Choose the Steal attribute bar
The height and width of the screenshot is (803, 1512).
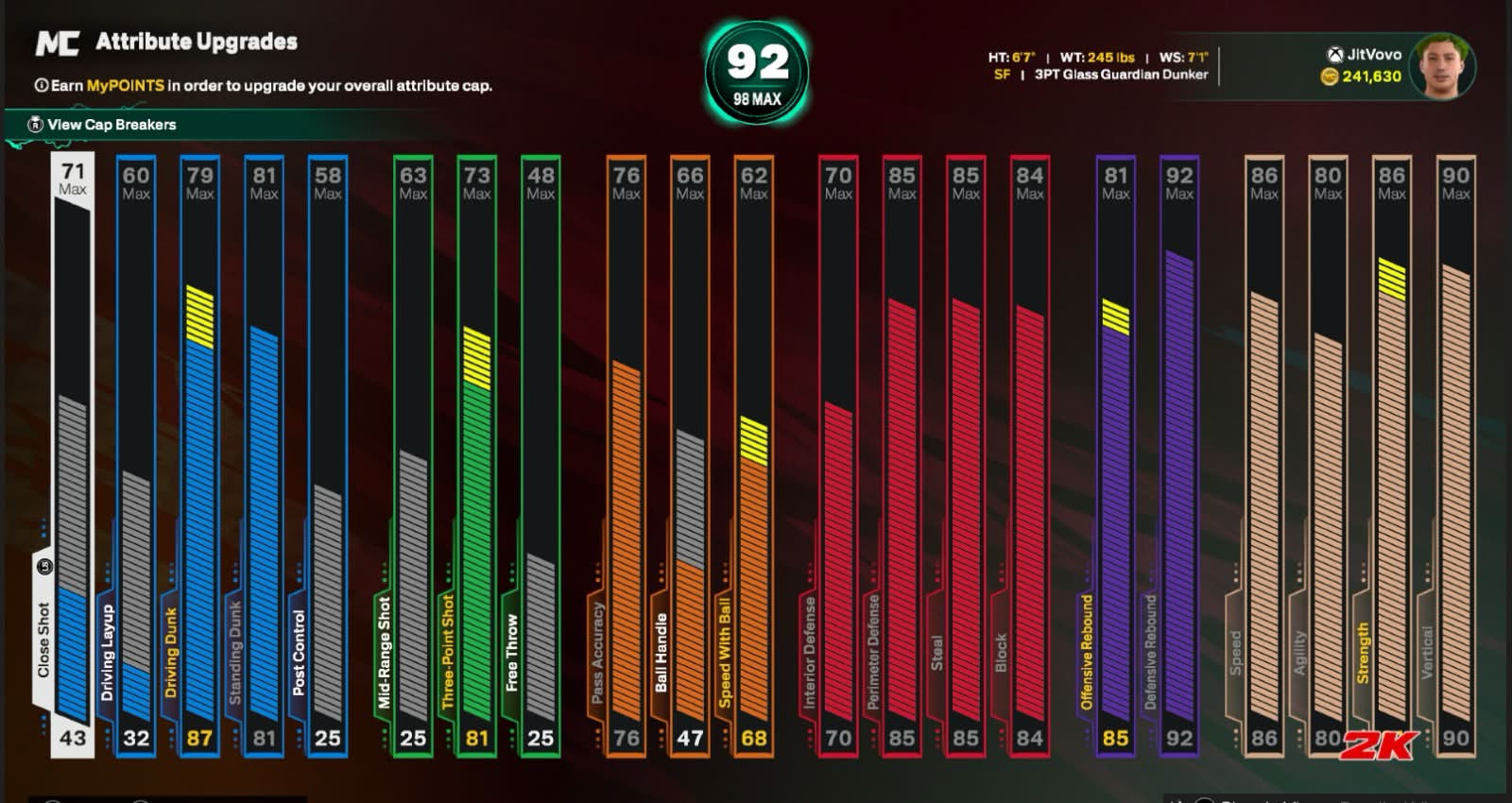coord(965,453)
